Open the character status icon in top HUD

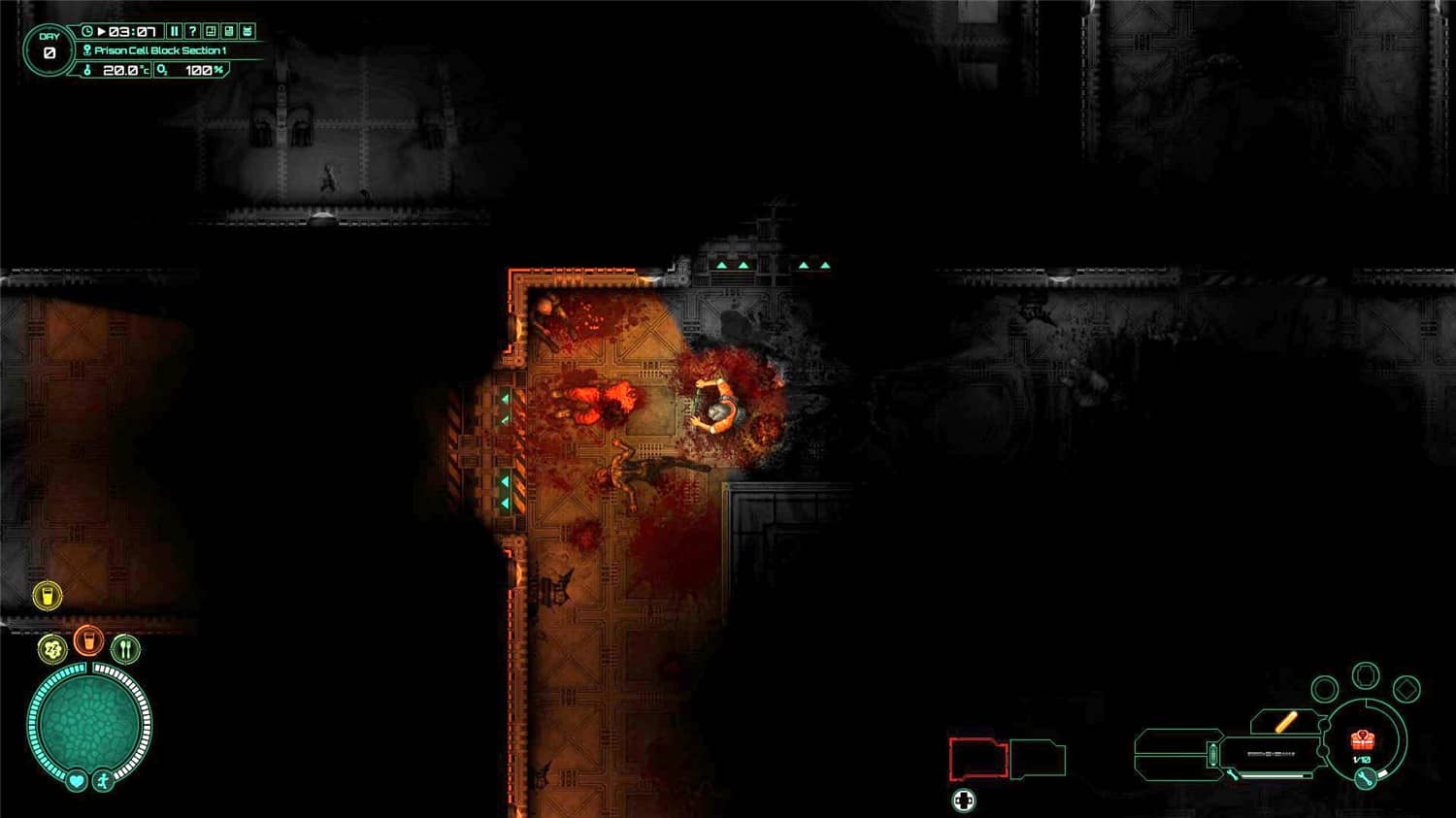247,31
